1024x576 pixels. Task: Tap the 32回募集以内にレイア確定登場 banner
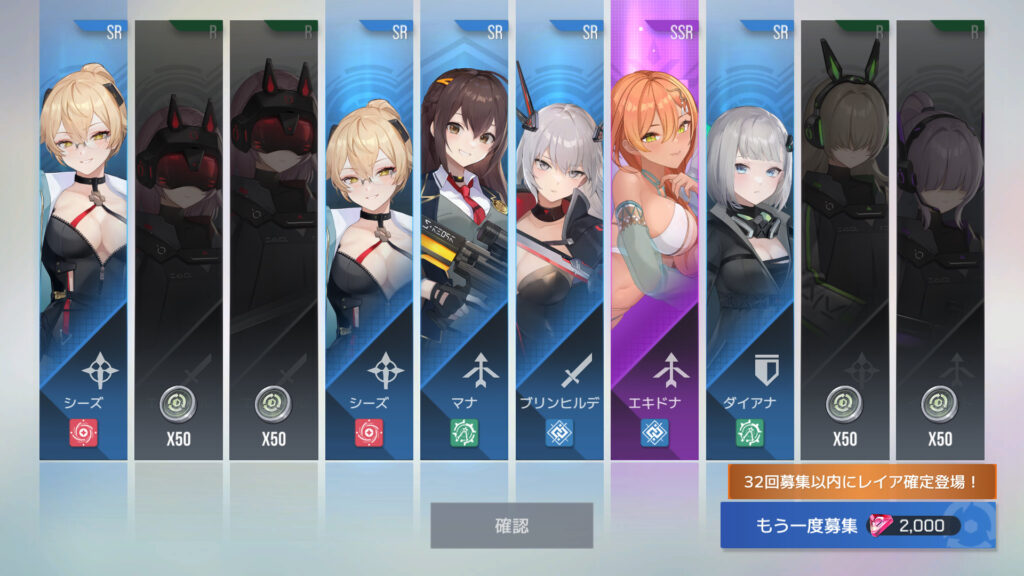pos(861,483)
